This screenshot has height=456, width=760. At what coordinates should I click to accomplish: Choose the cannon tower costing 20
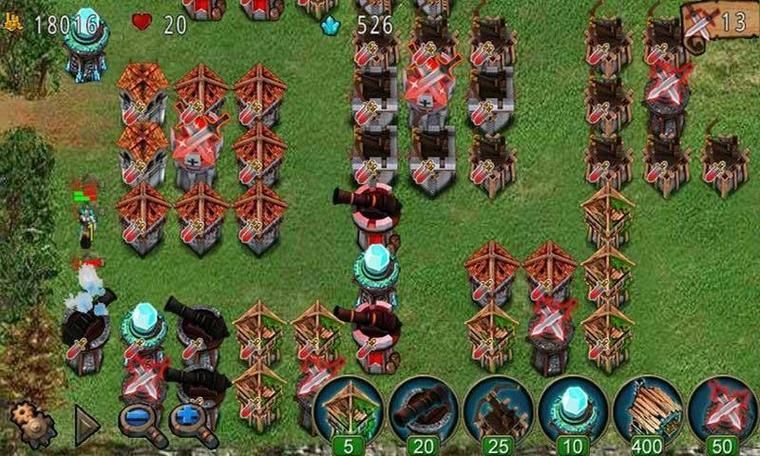(421, 408)
